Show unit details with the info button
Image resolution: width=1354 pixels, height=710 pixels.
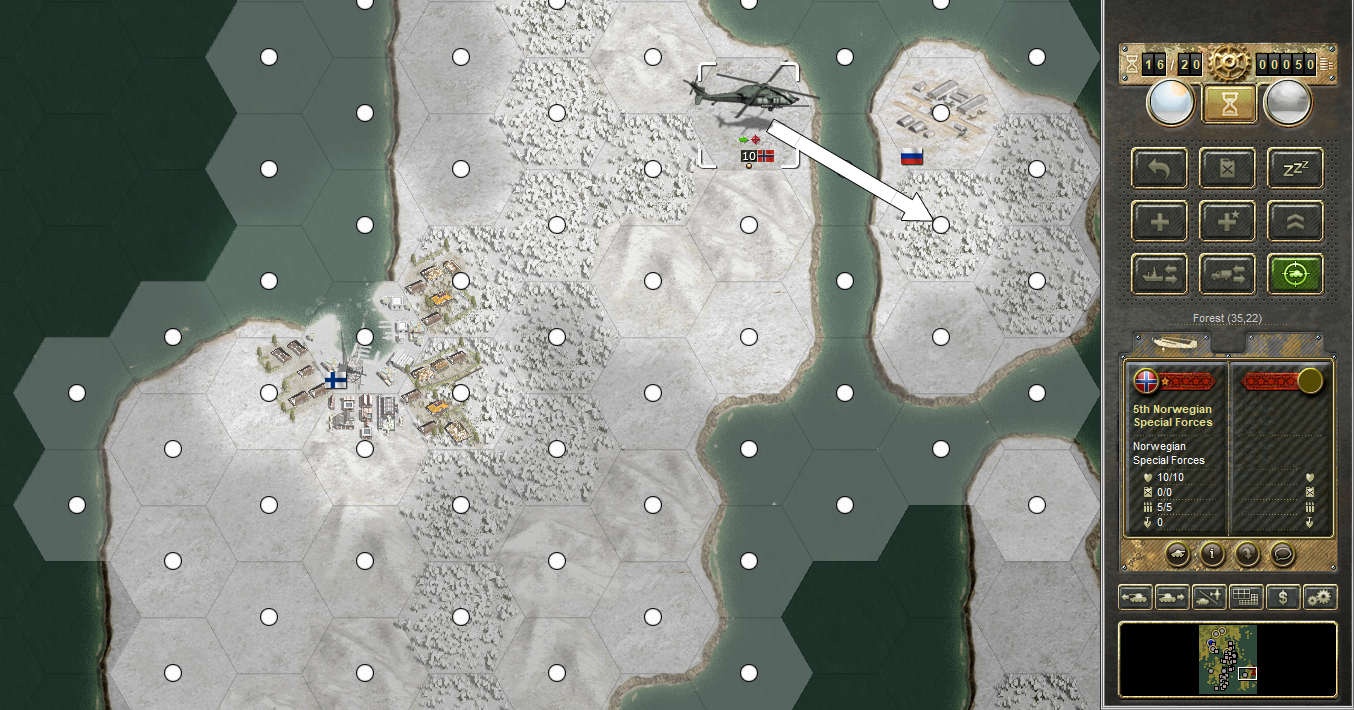coord(1212,552)
